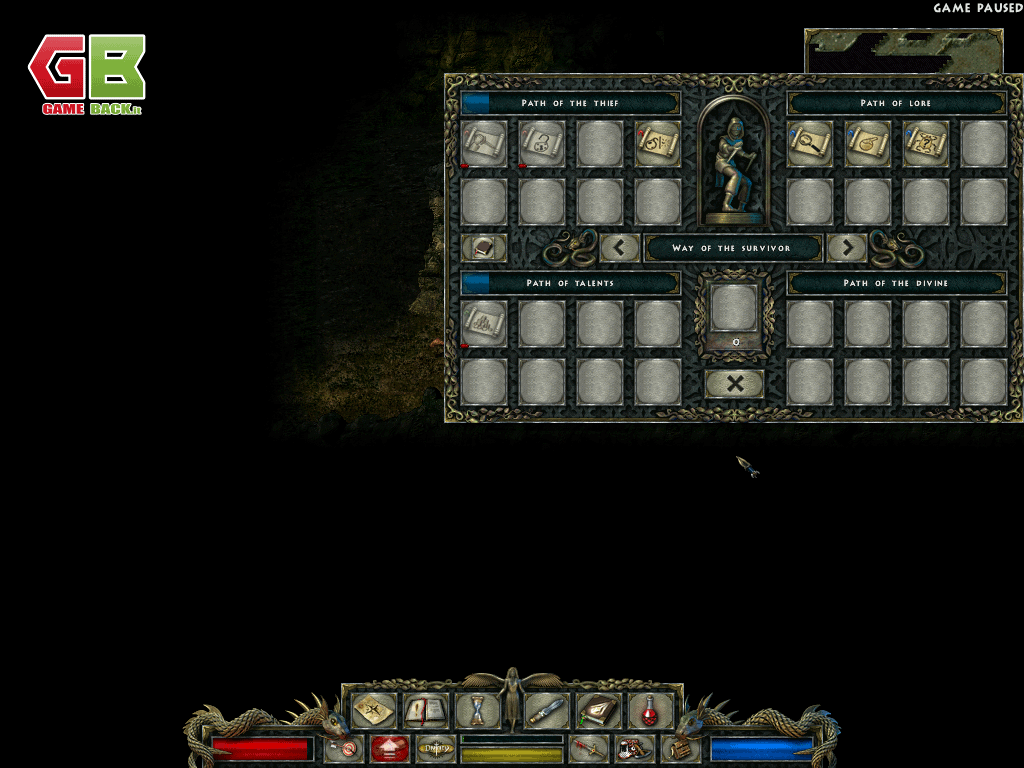Click the small book button below thief skills
This screenshot has width=1024, height=768.
point(484,247)
